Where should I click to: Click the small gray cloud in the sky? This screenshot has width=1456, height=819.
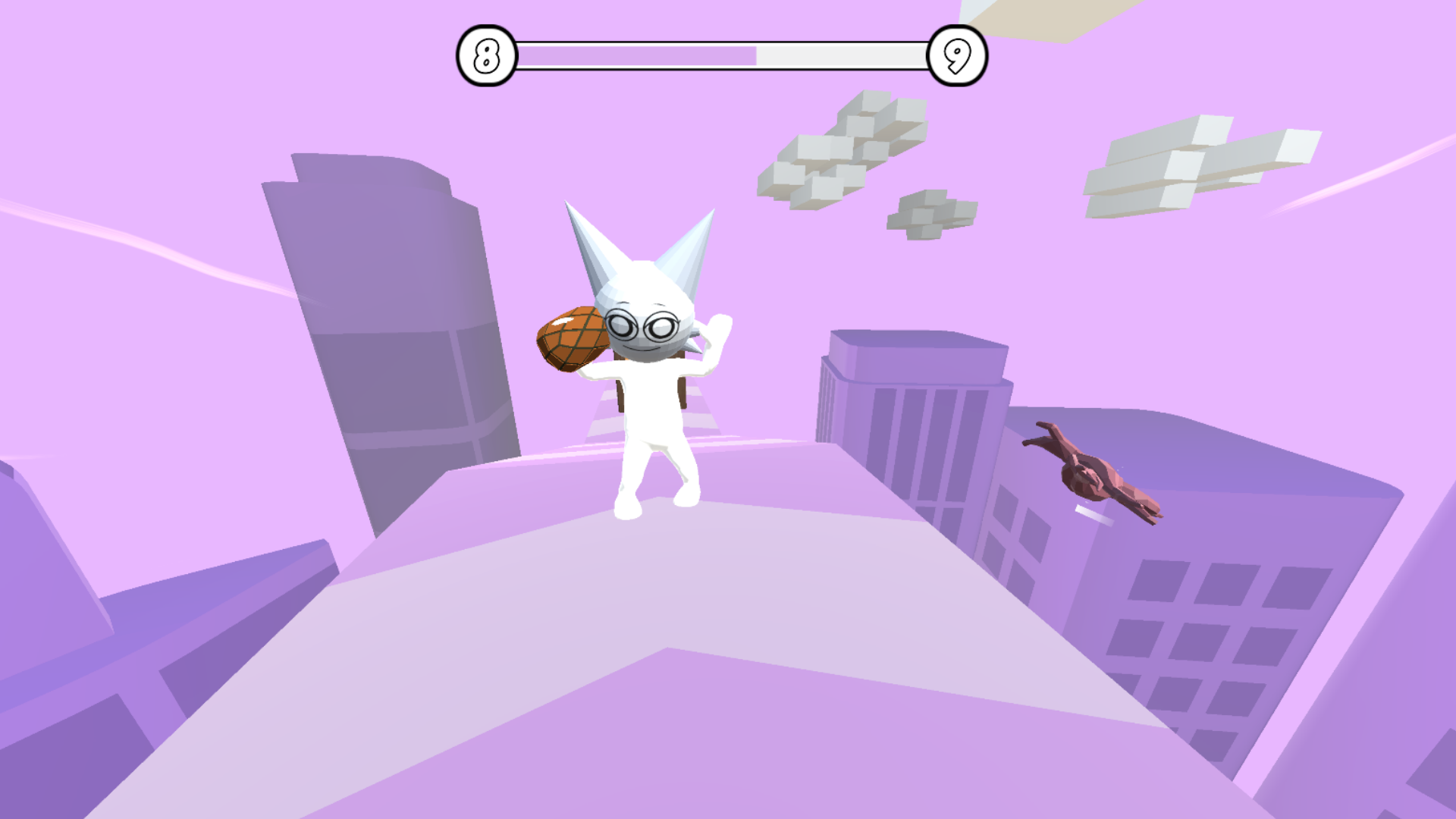(x=929, y=212)
